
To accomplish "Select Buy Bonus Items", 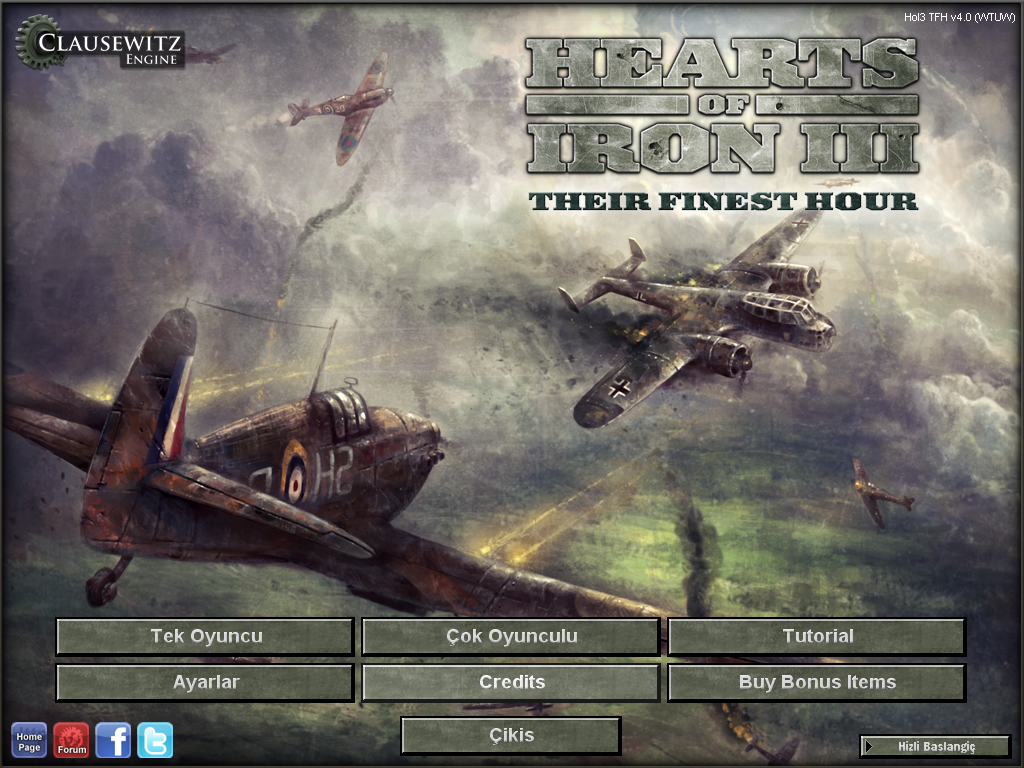I will tap(817, 682).
